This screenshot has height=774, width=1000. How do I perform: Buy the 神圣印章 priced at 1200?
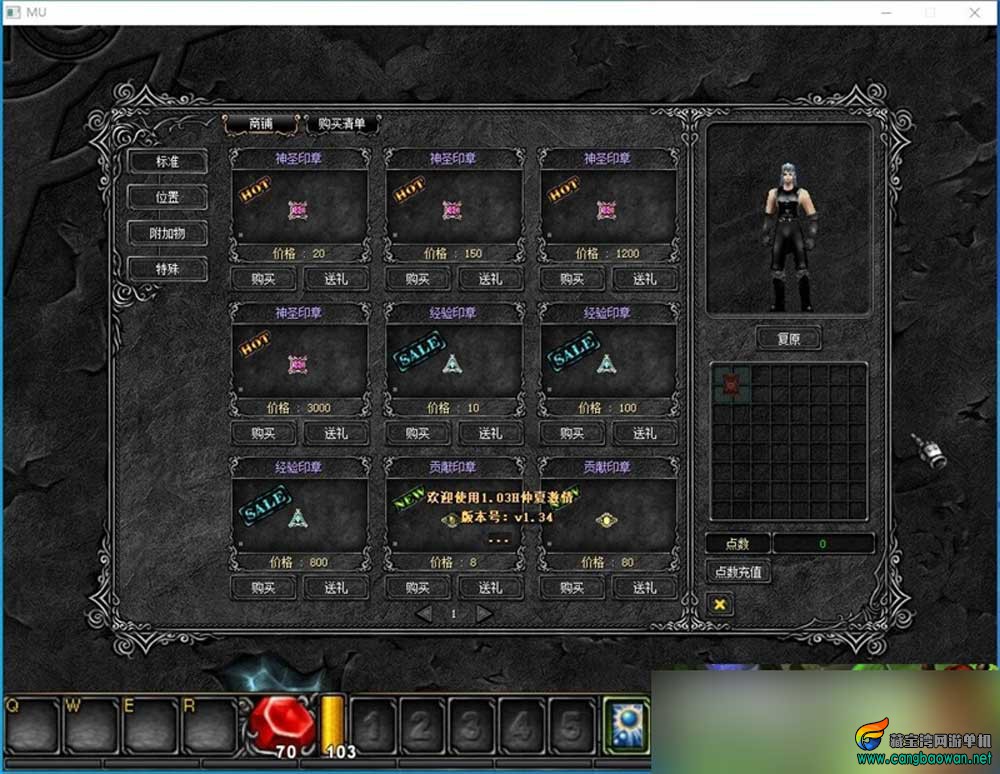(x=571, y=279)
